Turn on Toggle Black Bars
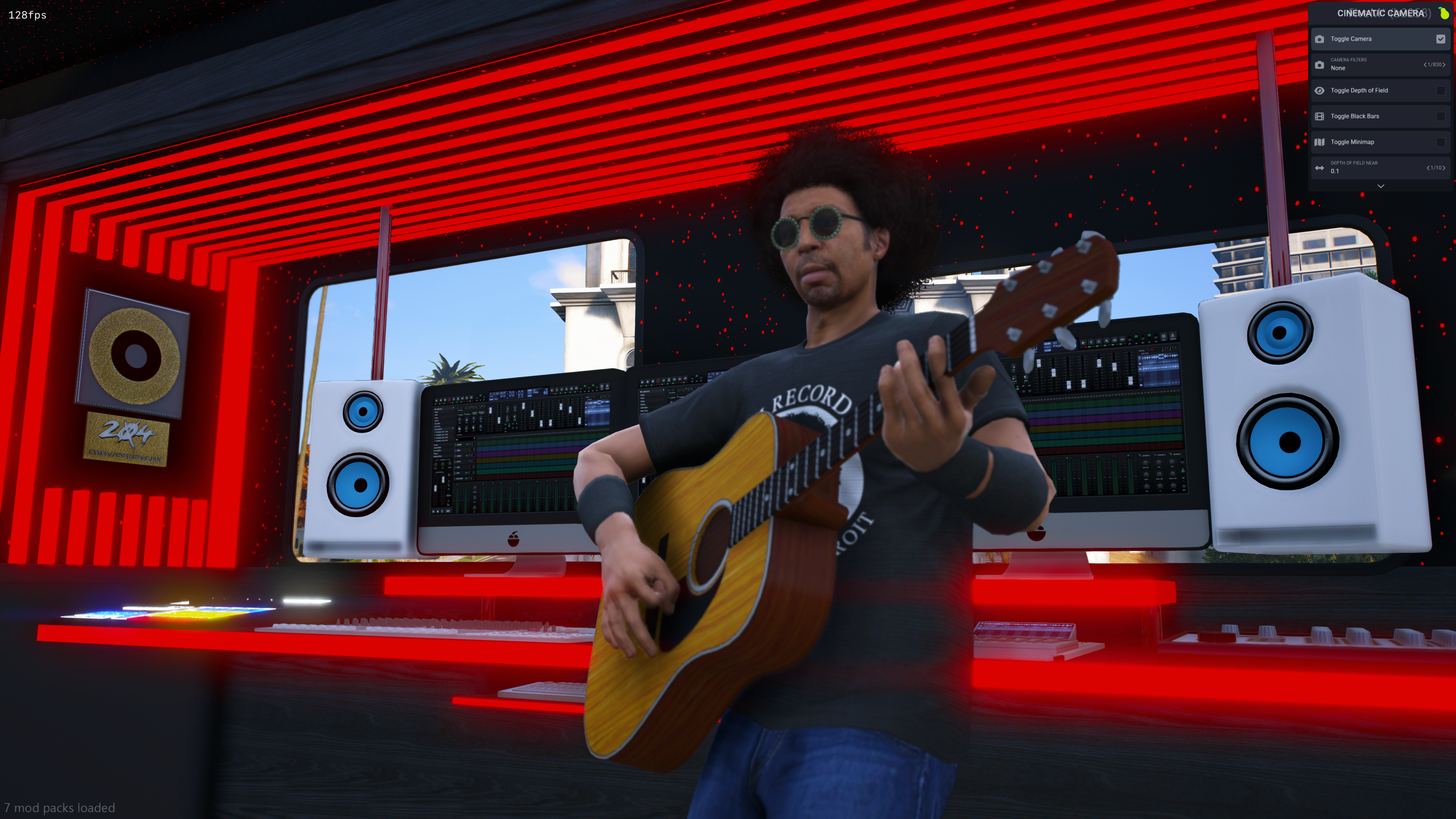 [x=1440, y=116]
